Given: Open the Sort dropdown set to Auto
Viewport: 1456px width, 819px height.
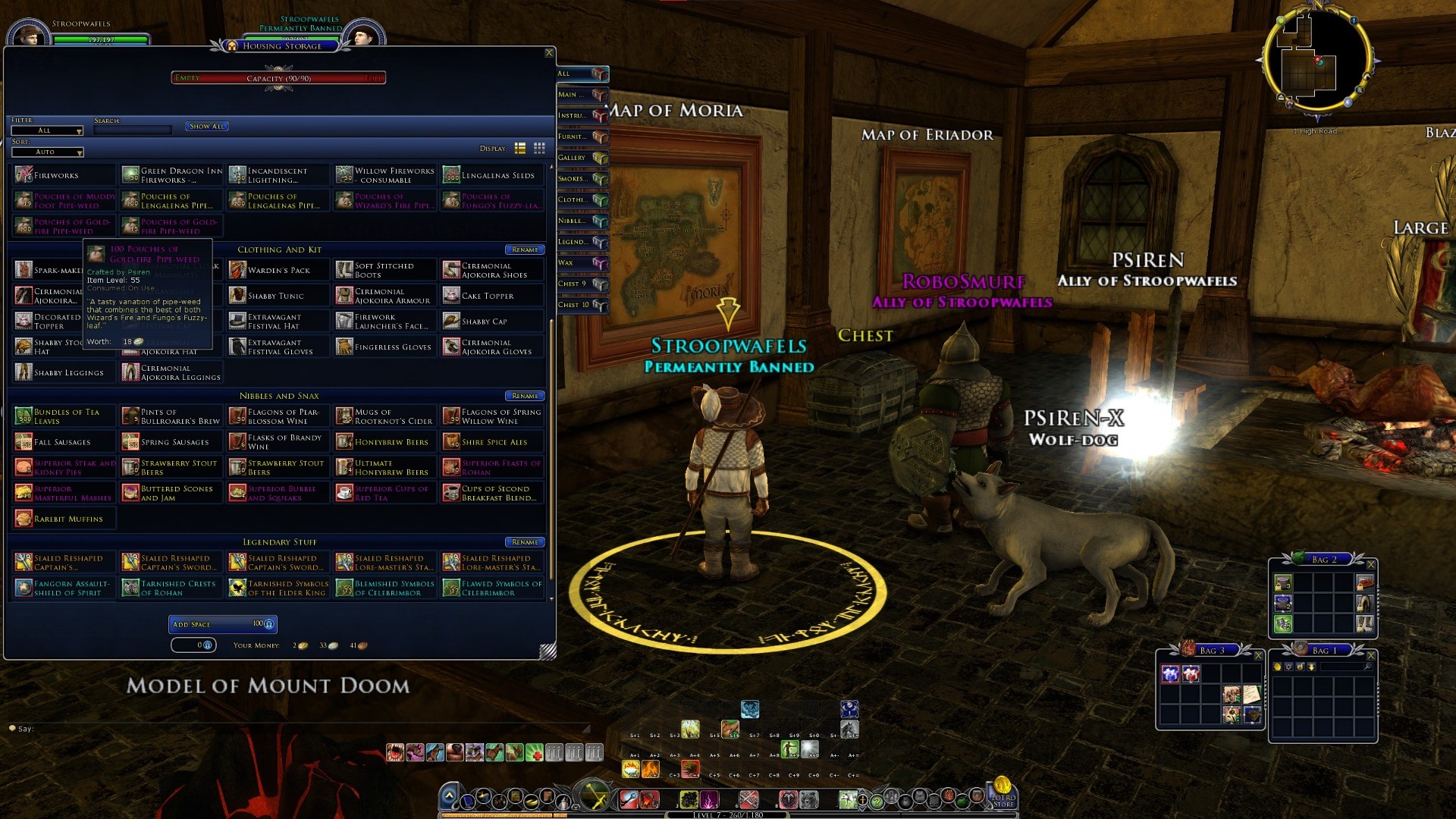Looking at the screenshot, I should 47,152.
